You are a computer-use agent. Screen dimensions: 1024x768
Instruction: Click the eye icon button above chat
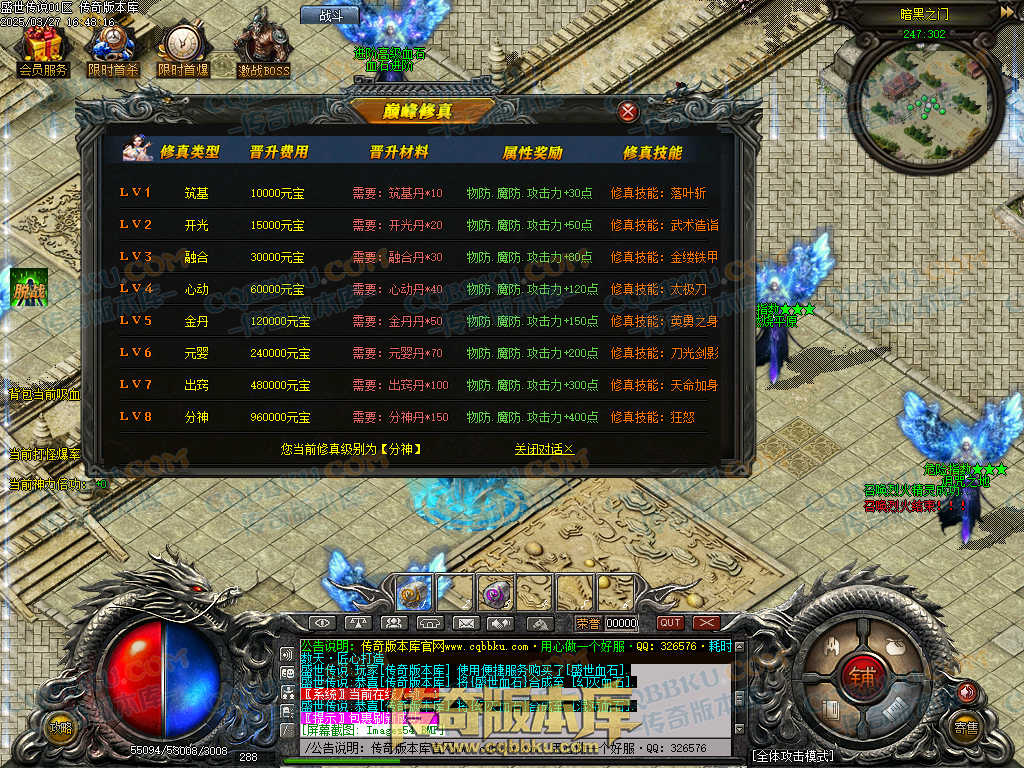[324, 623]
